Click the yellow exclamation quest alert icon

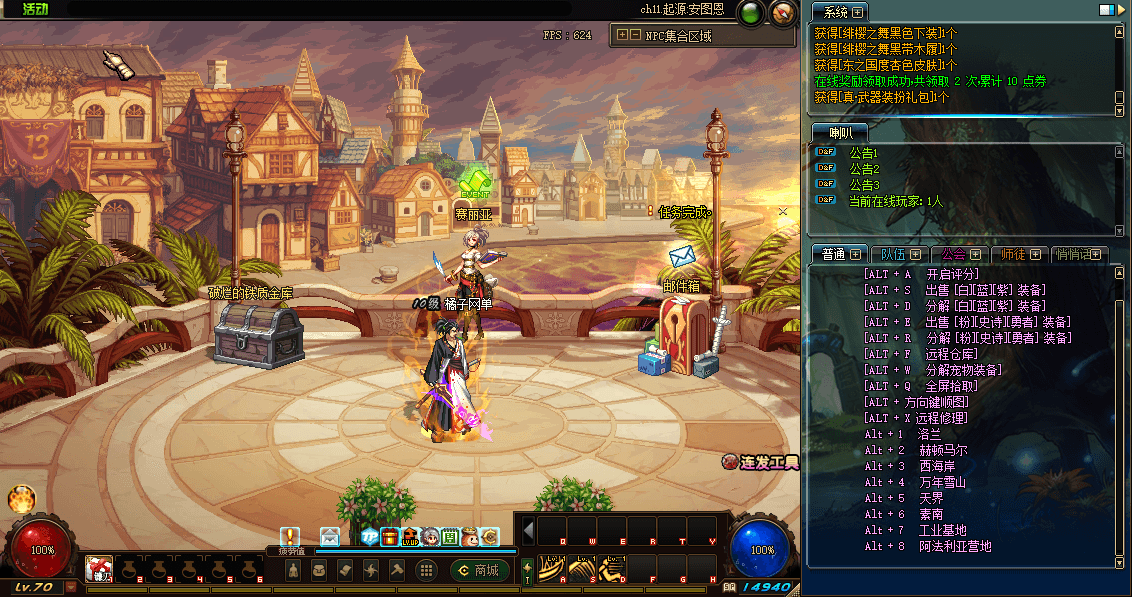click(290, 537)
